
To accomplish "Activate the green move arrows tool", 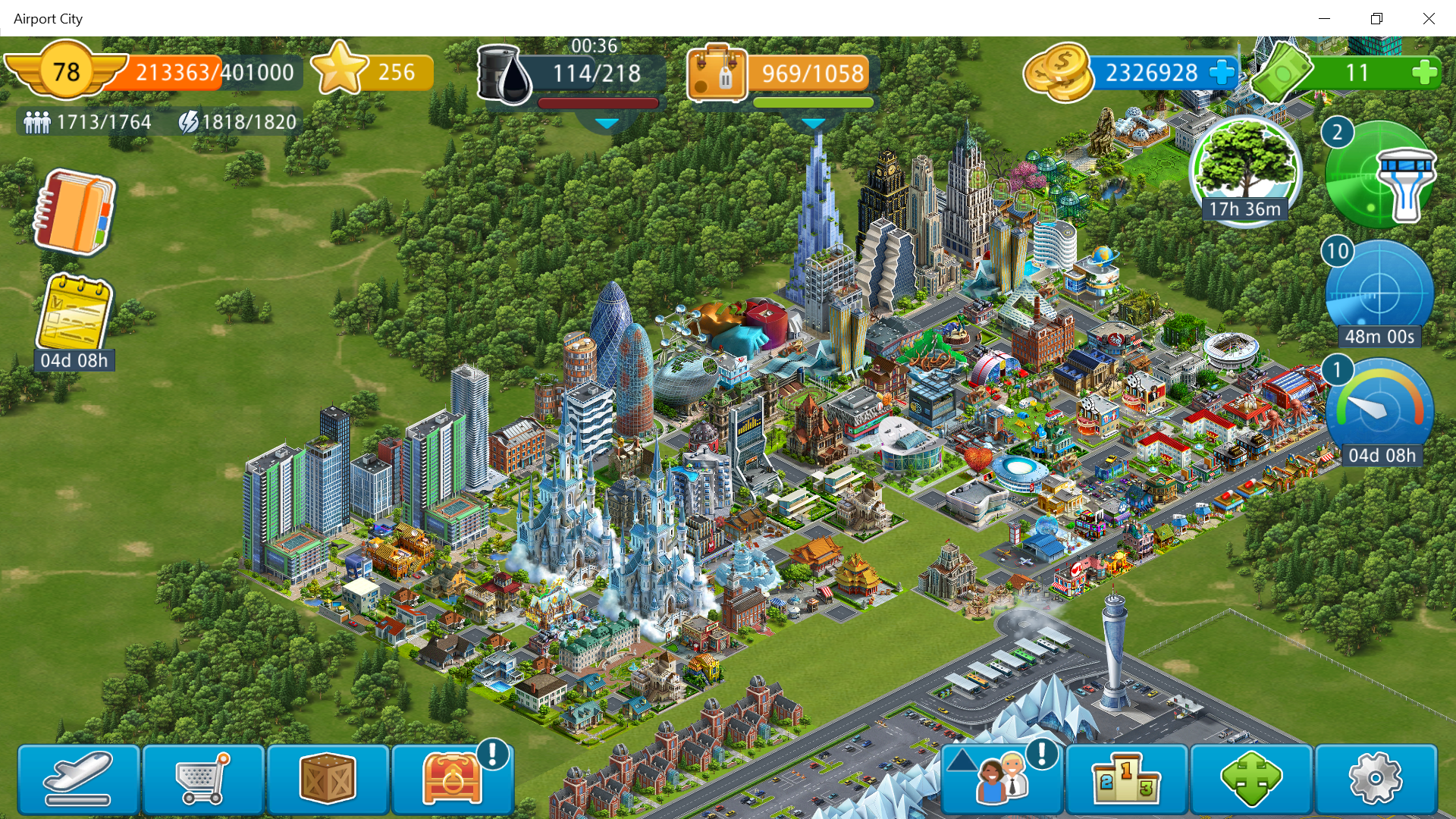I will click(x=1251, y=779).
